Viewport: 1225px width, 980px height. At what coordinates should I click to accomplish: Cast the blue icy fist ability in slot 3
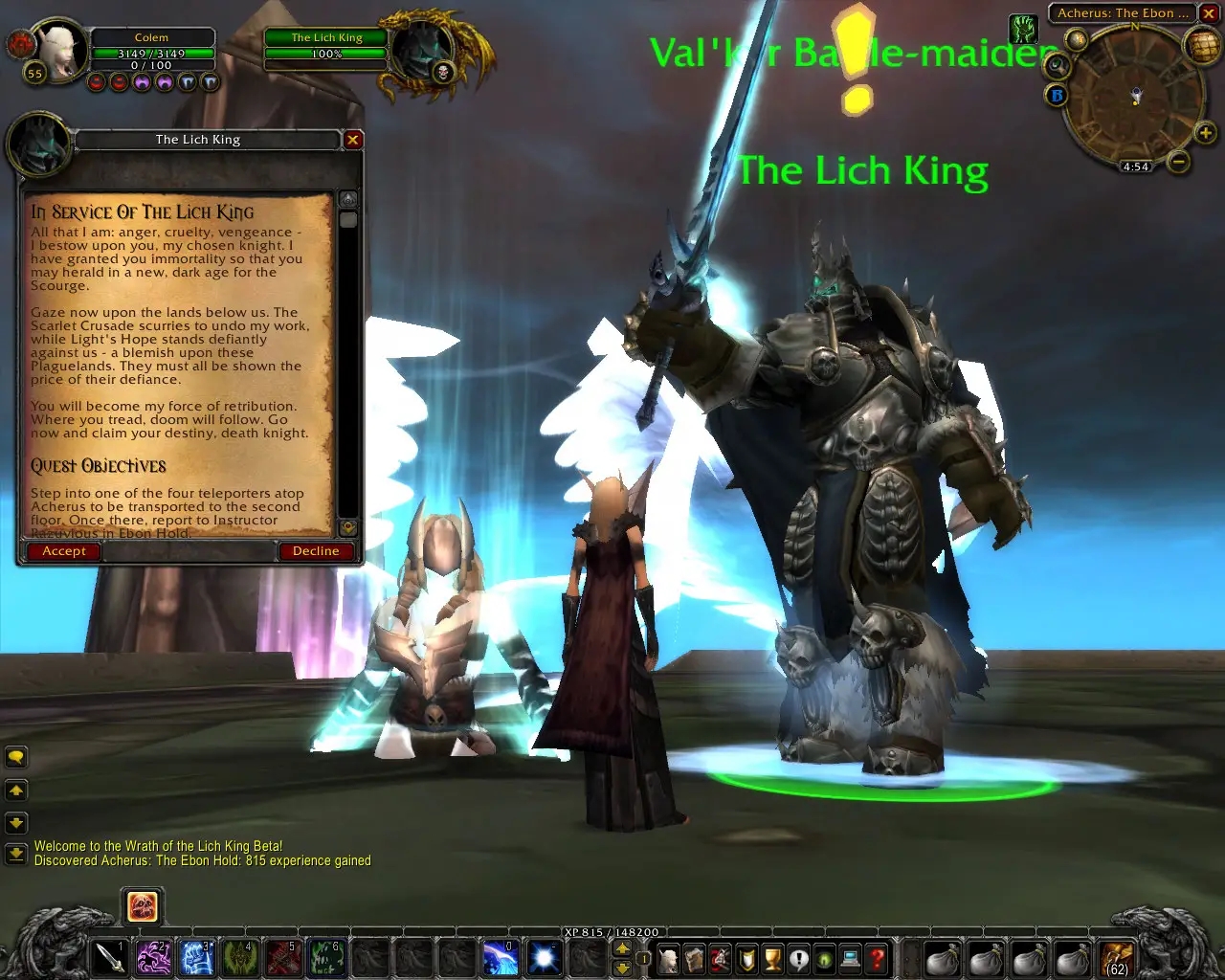click(x=196, y=957)
